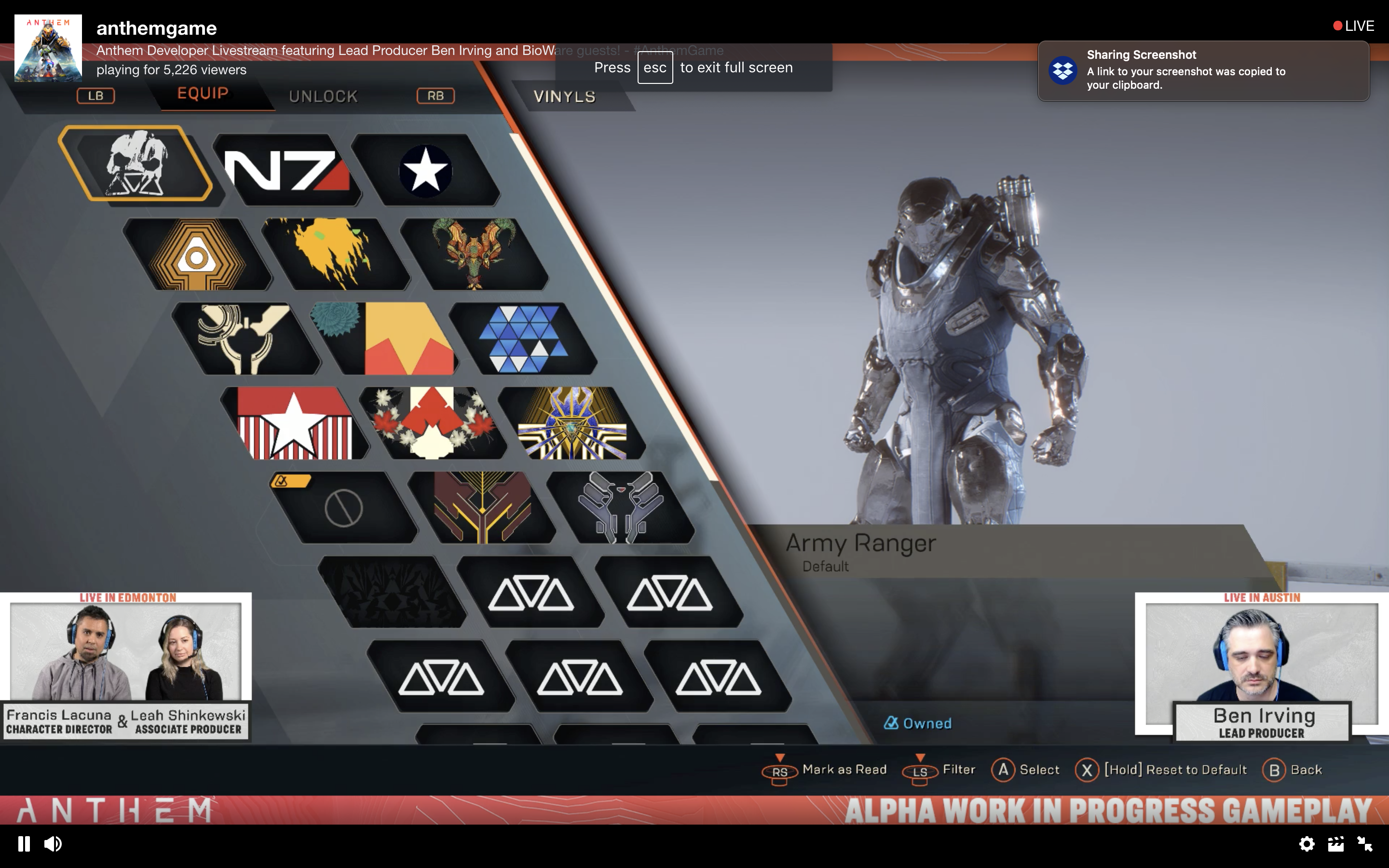Switch to the UNLOCK tab
Image resolution: width=1389 pixels, height=868 pixels.
point(323,96)
